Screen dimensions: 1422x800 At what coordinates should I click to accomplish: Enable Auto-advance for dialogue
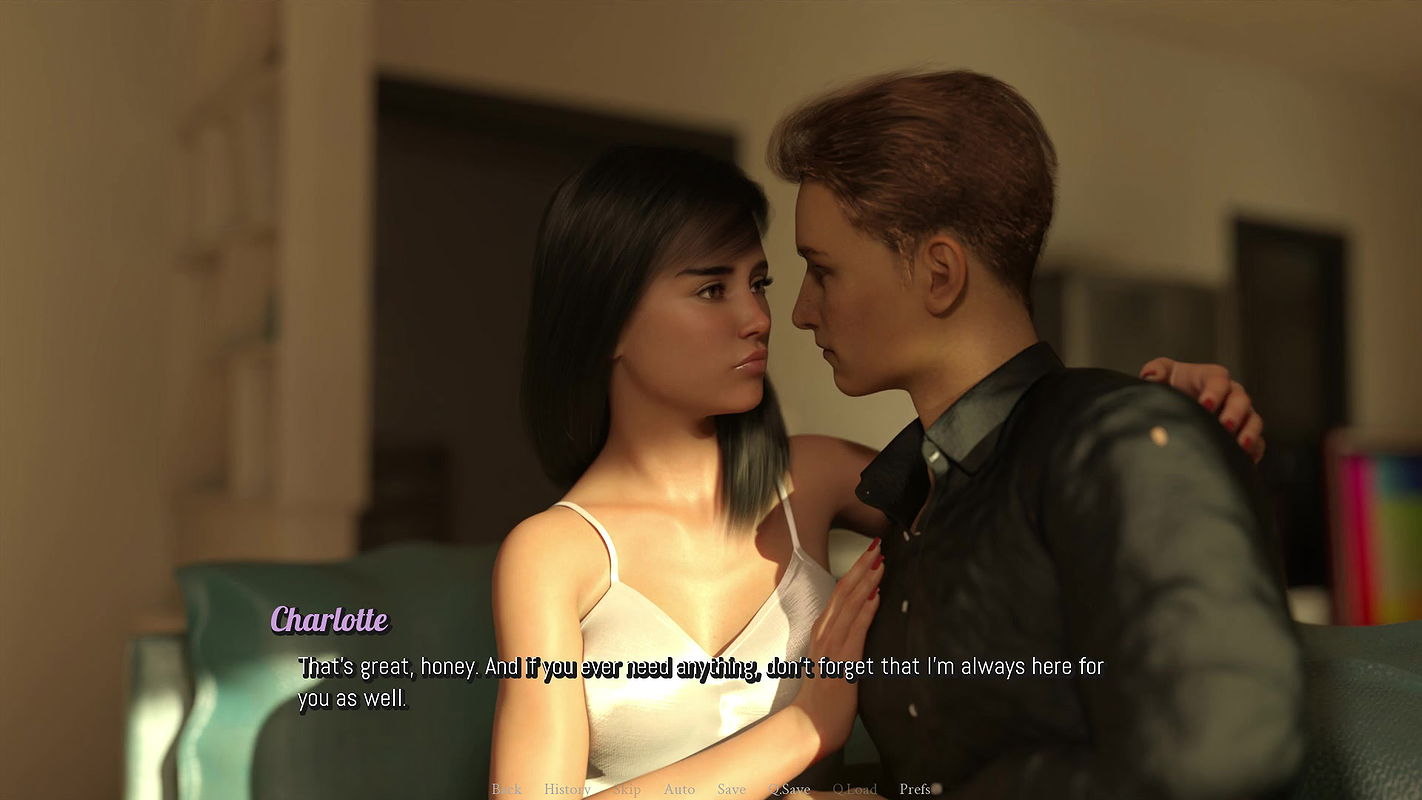(679, 789)
